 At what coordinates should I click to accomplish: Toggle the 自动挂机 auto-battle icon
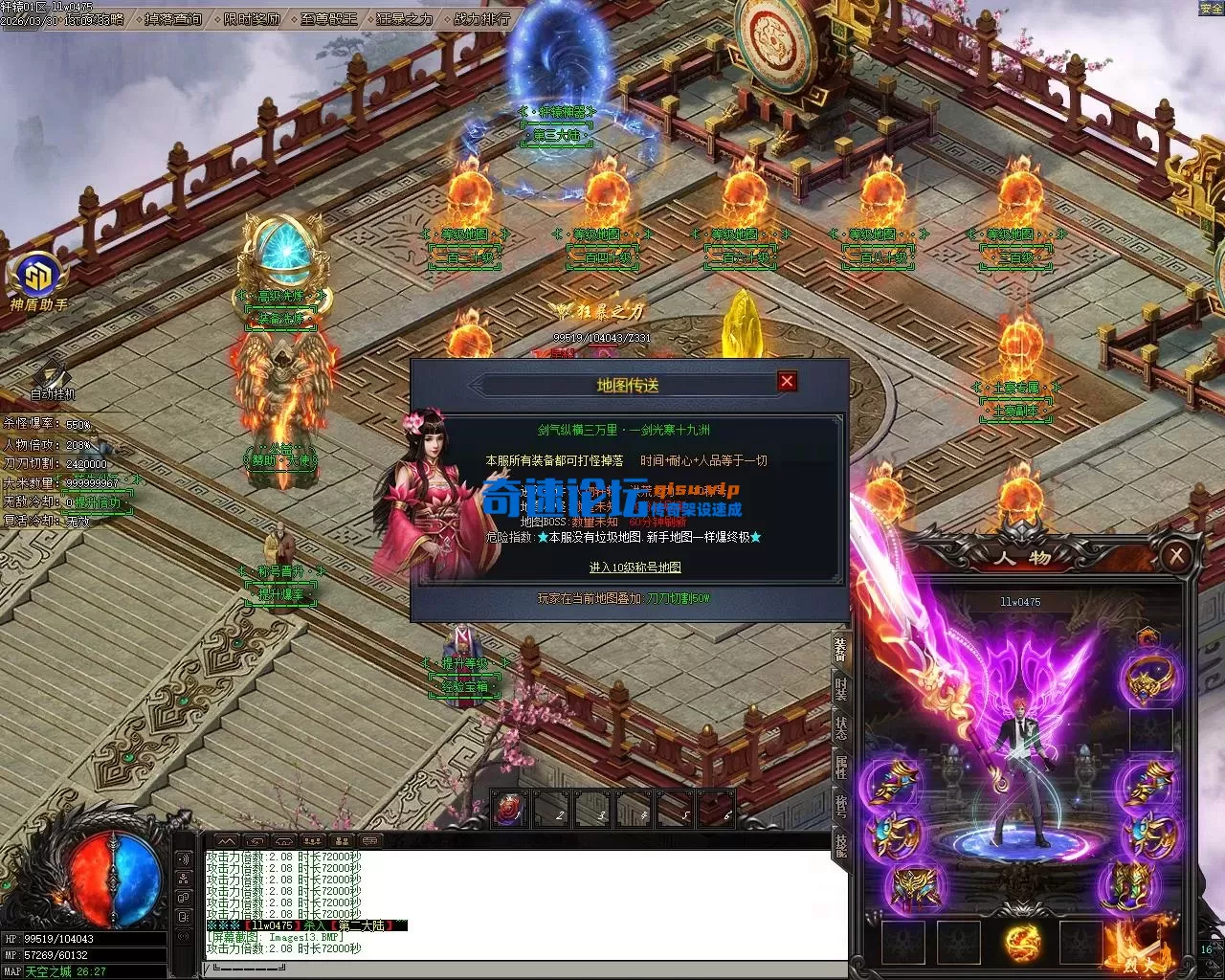[x=52, y=377]
